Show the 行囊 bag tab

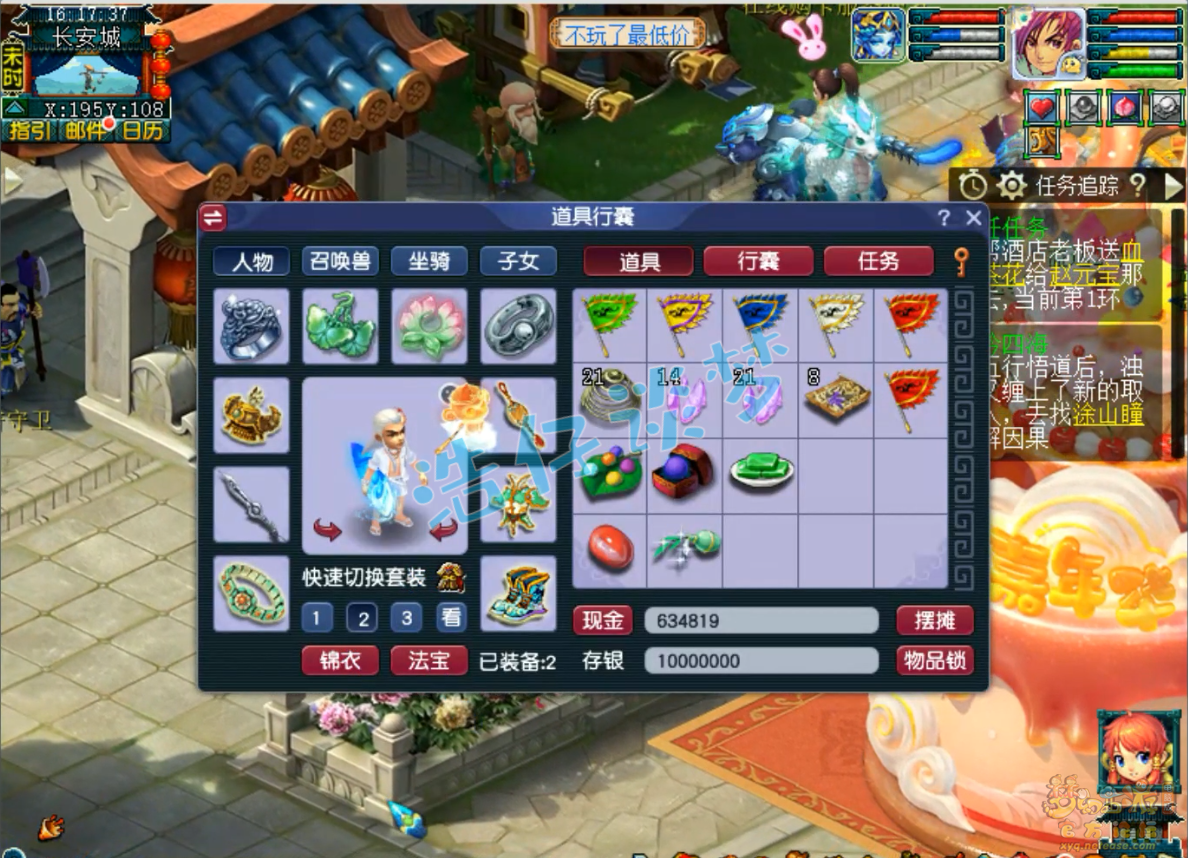click(759, 261)
